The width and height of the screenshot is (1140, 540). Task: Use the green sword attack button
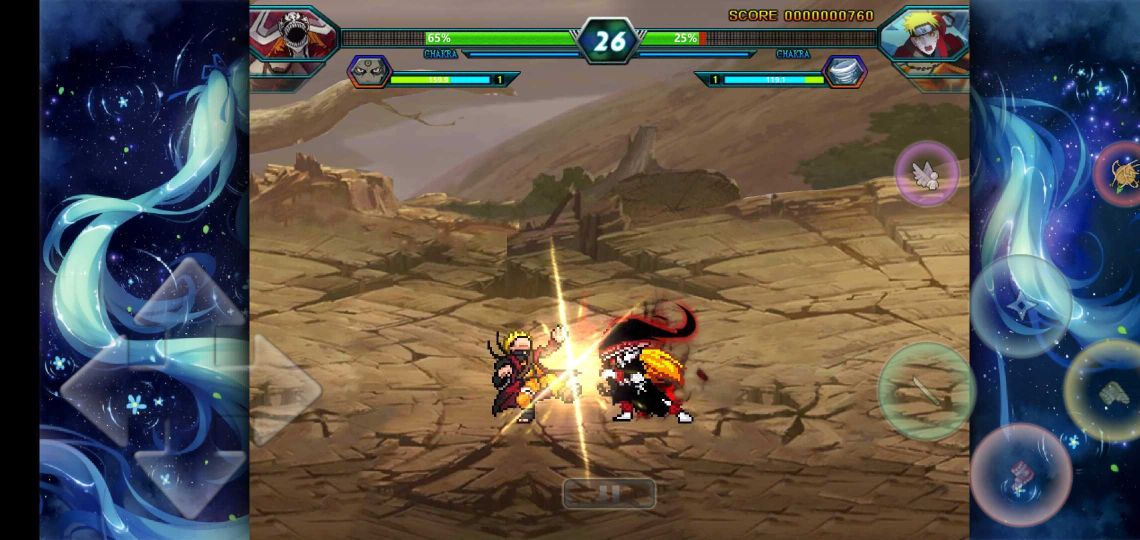coord(926,391)
